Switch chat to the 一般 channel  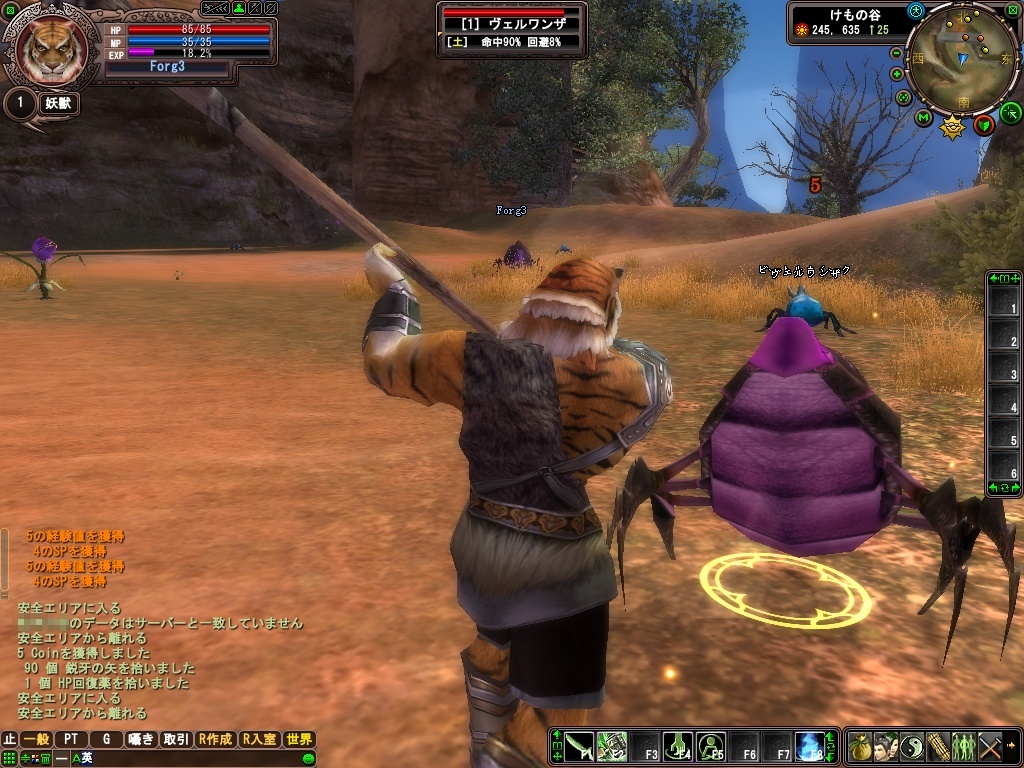pyautogui.click(x=37, y=740)
